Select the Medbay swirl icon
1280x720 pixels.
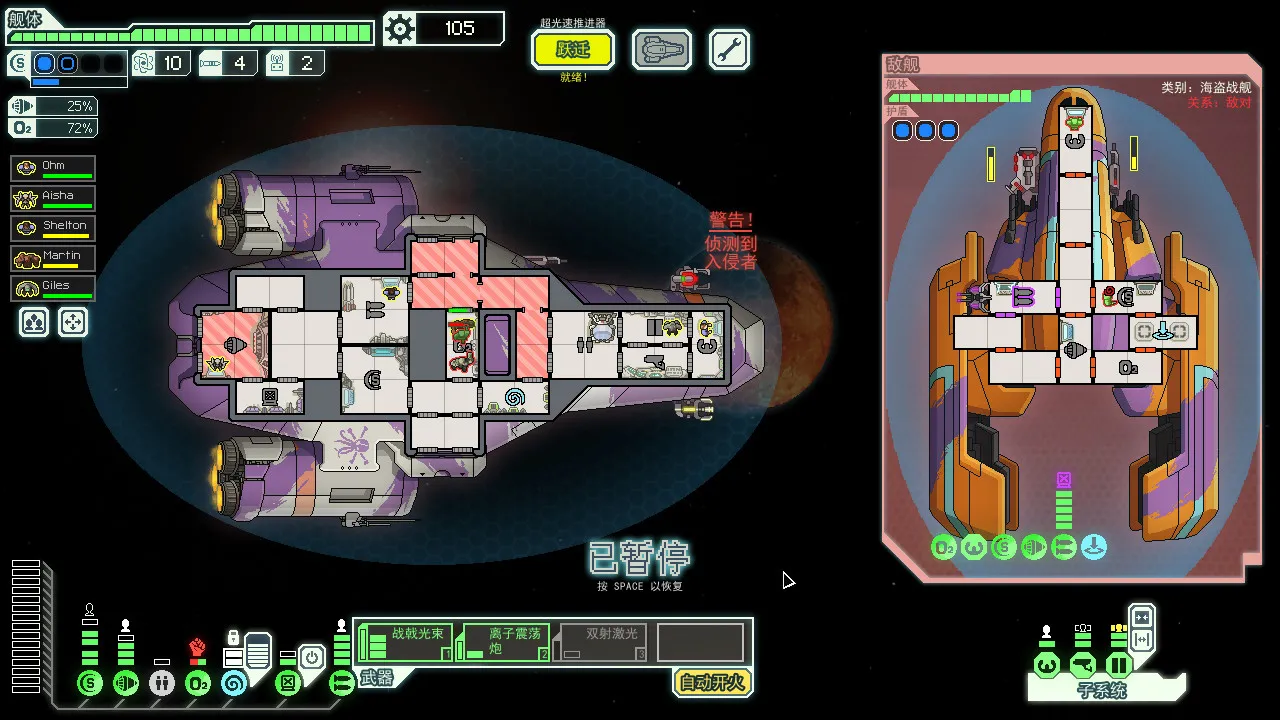234,684
